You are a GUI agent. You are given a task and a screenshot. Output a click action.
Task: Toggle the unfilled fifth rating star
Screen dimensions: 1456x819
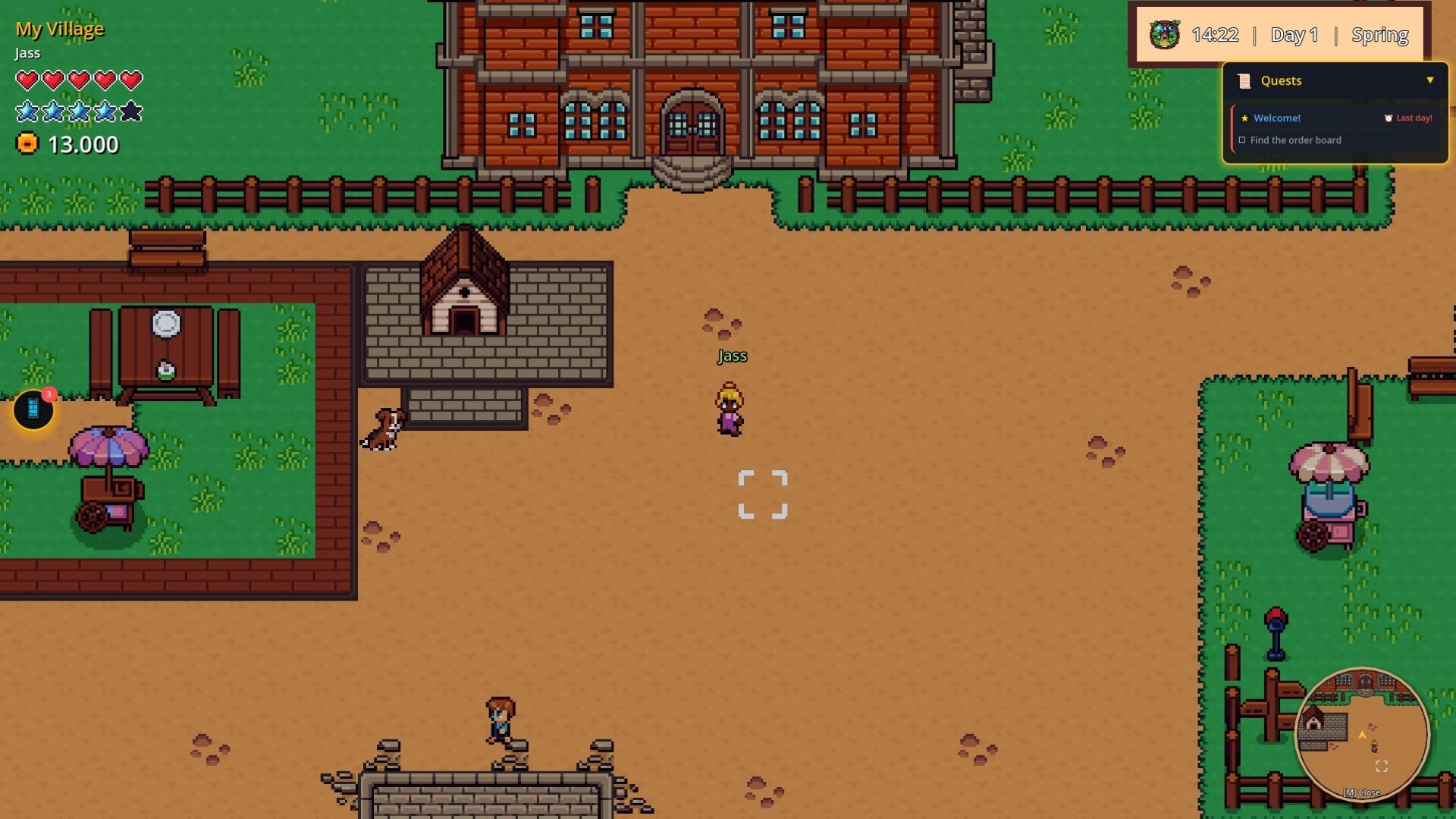pos(132,111)
